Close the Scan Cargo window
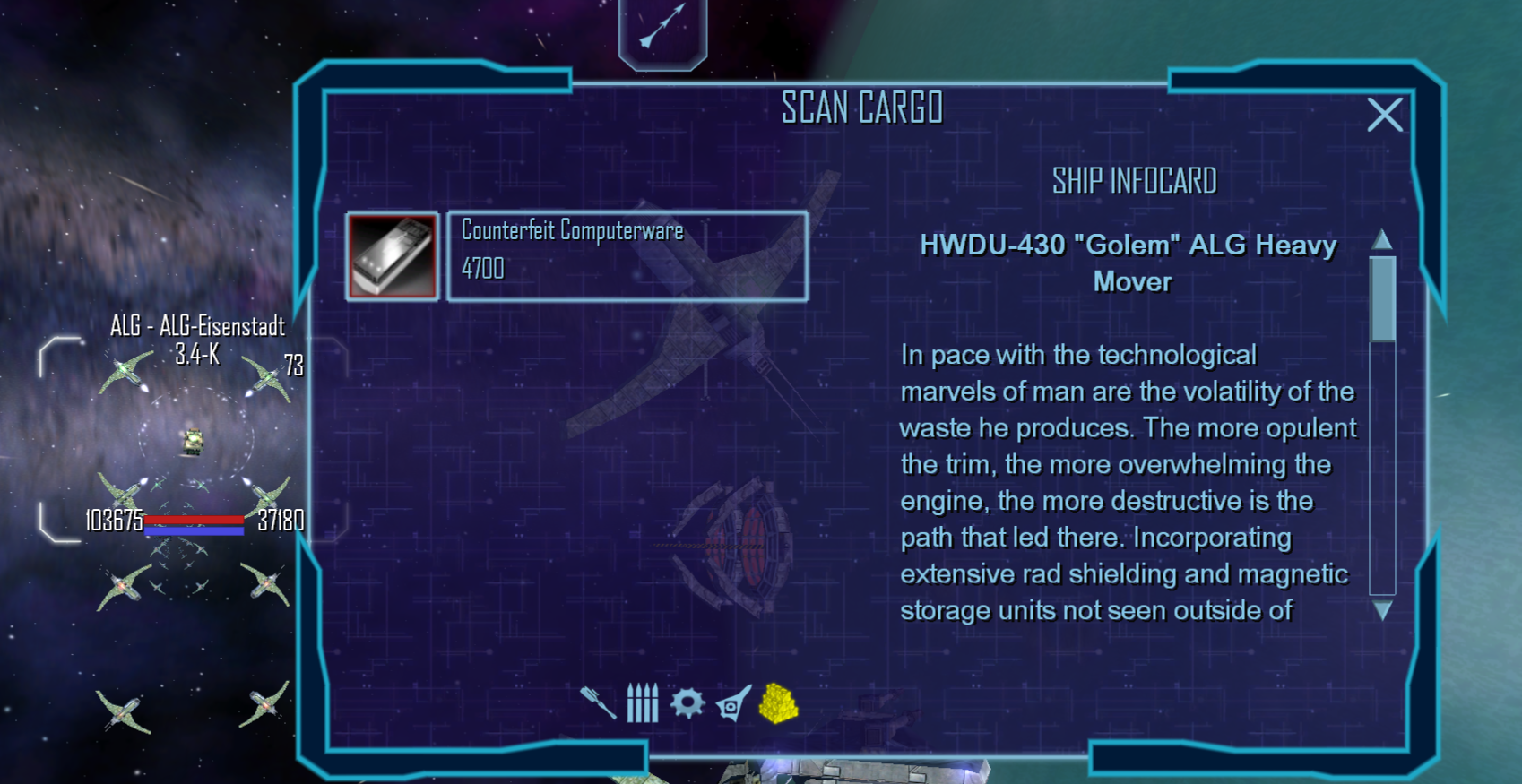Viewport: 1522px width, 784px height. click(x=1384, y=115)
